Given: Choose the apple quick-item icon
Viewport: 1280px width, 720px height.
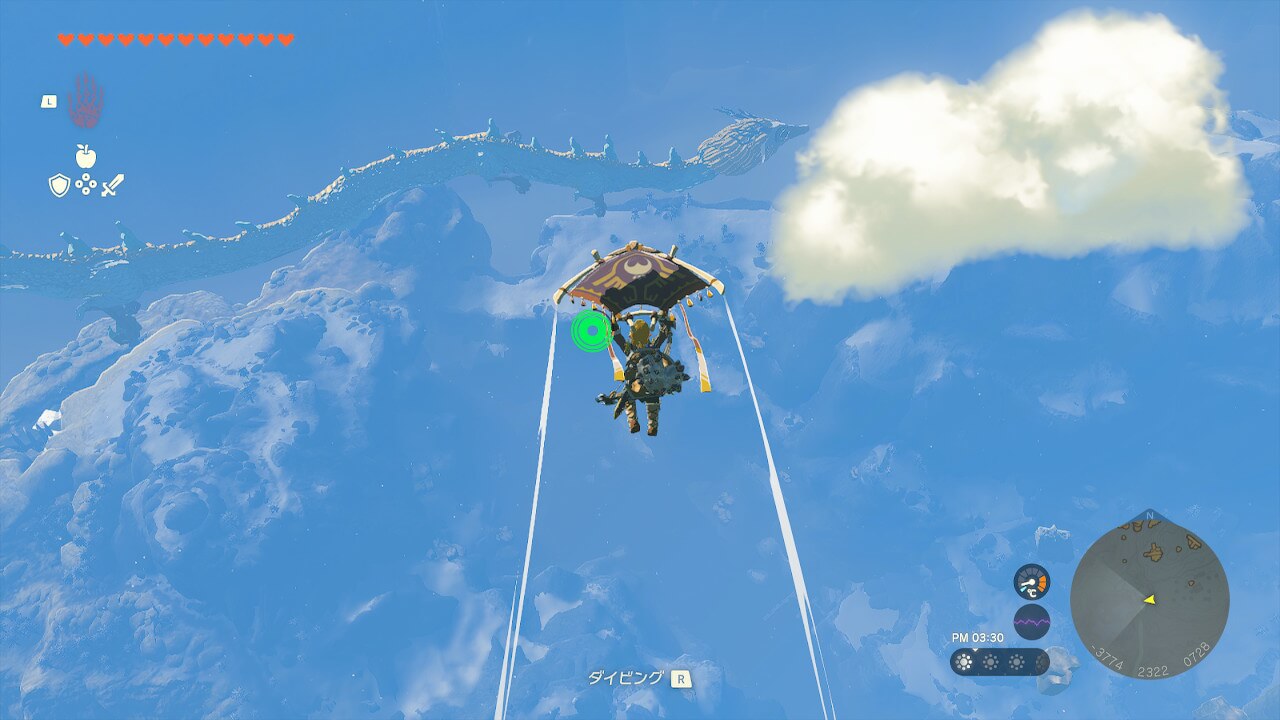Looking at the screenshot, I should tap(86, 156).
